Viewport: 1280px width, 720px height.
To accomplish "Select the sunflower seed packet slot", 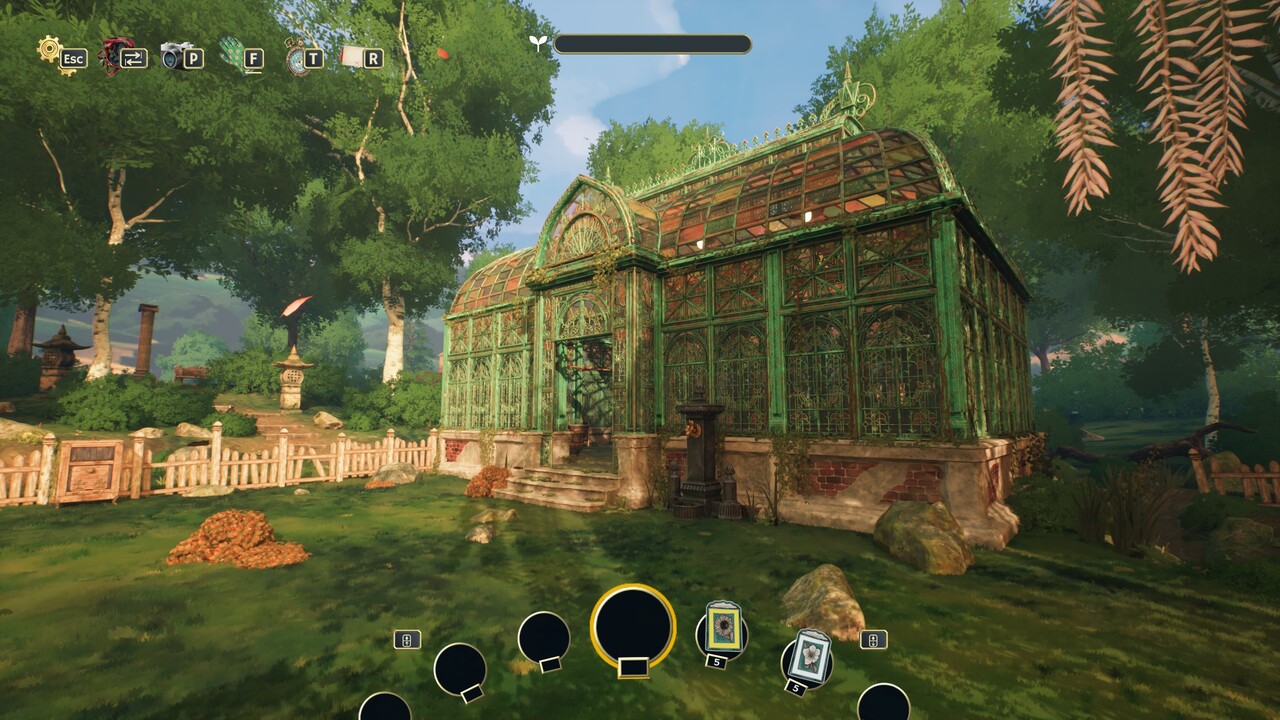I will 722,630.
